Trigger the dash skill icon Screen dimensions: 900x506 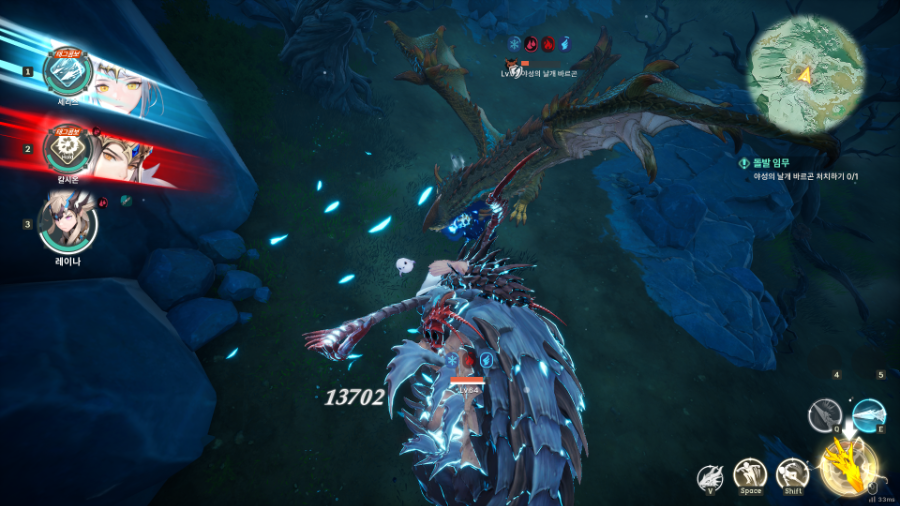tap(793, 474)
